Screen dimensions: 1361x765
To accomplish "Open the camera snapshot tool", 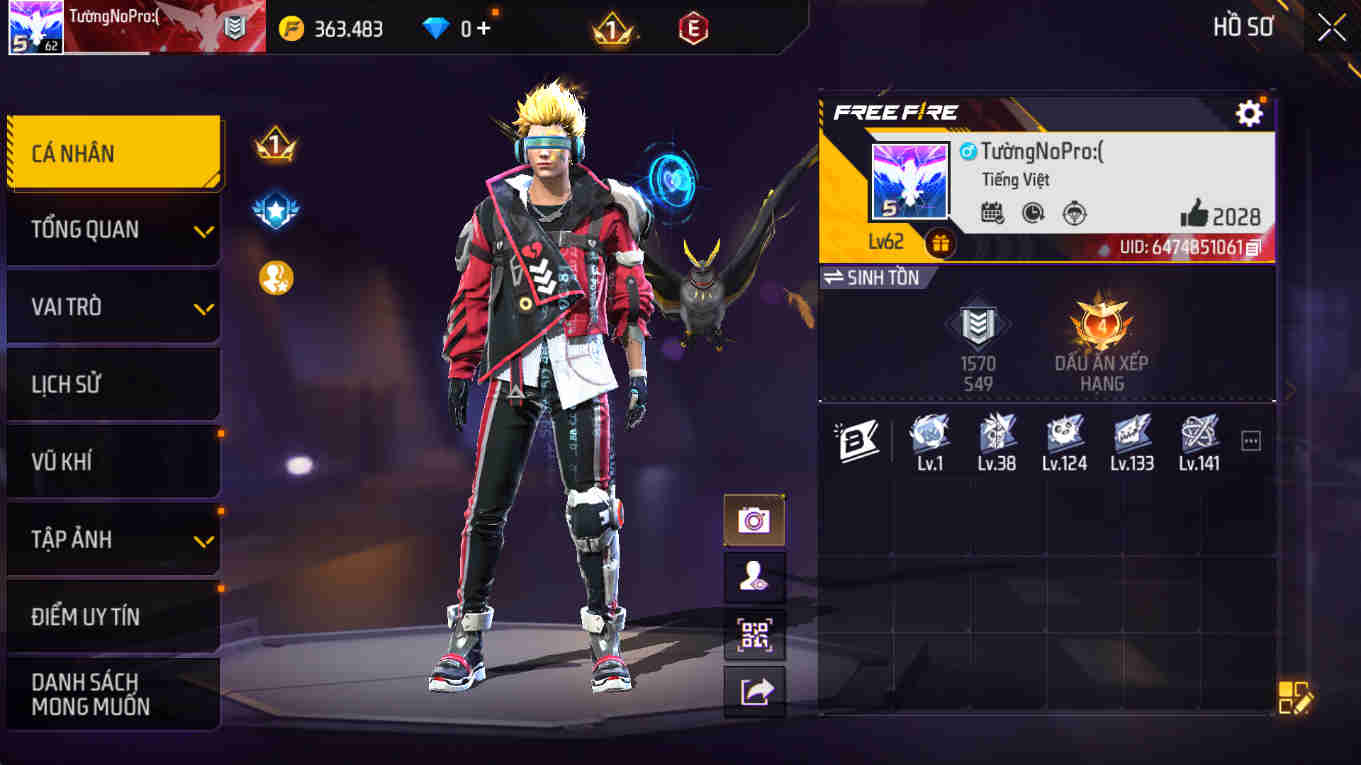I will pos(754,521).
